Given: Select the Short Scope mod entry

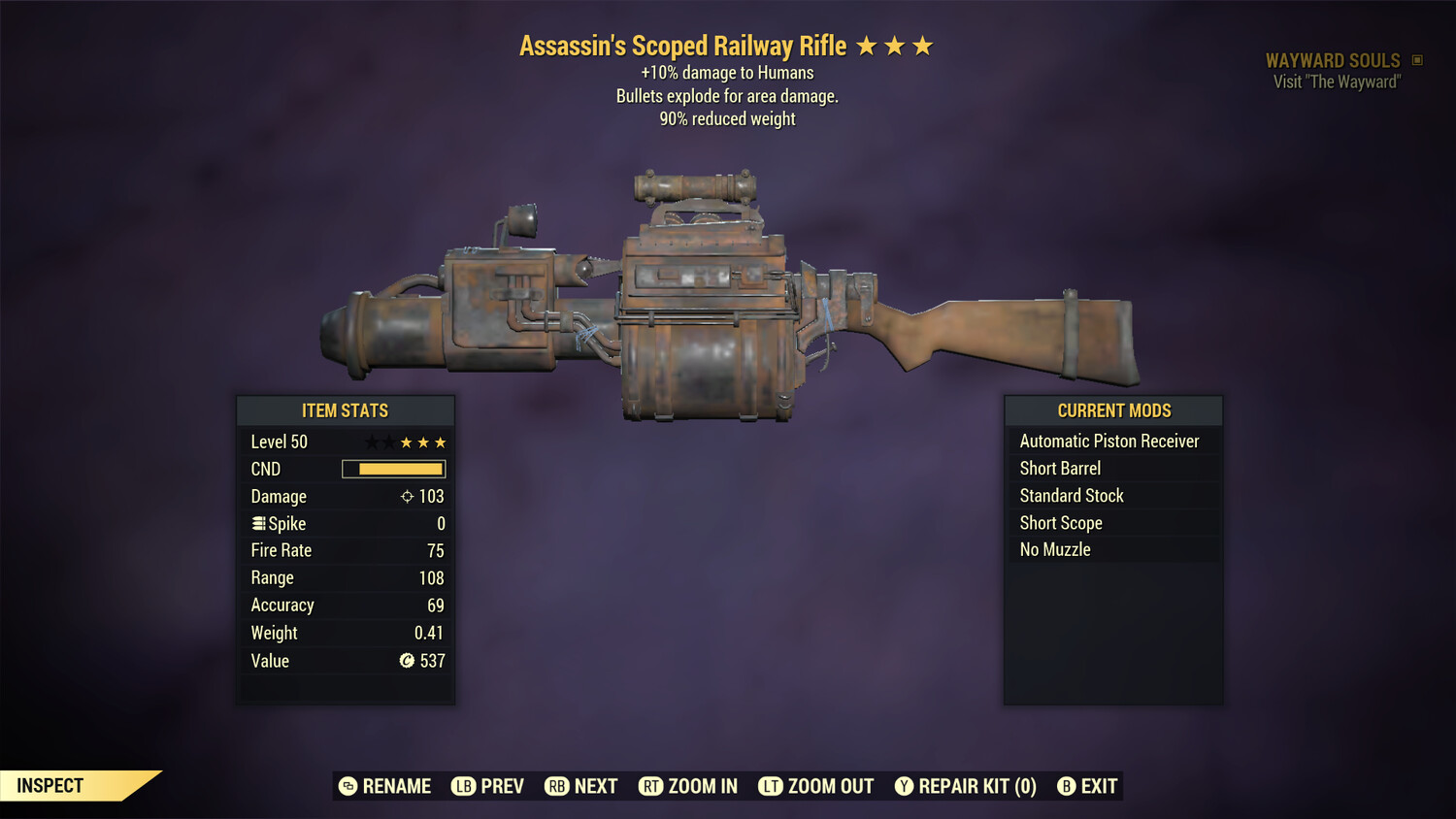Looking at the screenshot, I should [1061, 522].
